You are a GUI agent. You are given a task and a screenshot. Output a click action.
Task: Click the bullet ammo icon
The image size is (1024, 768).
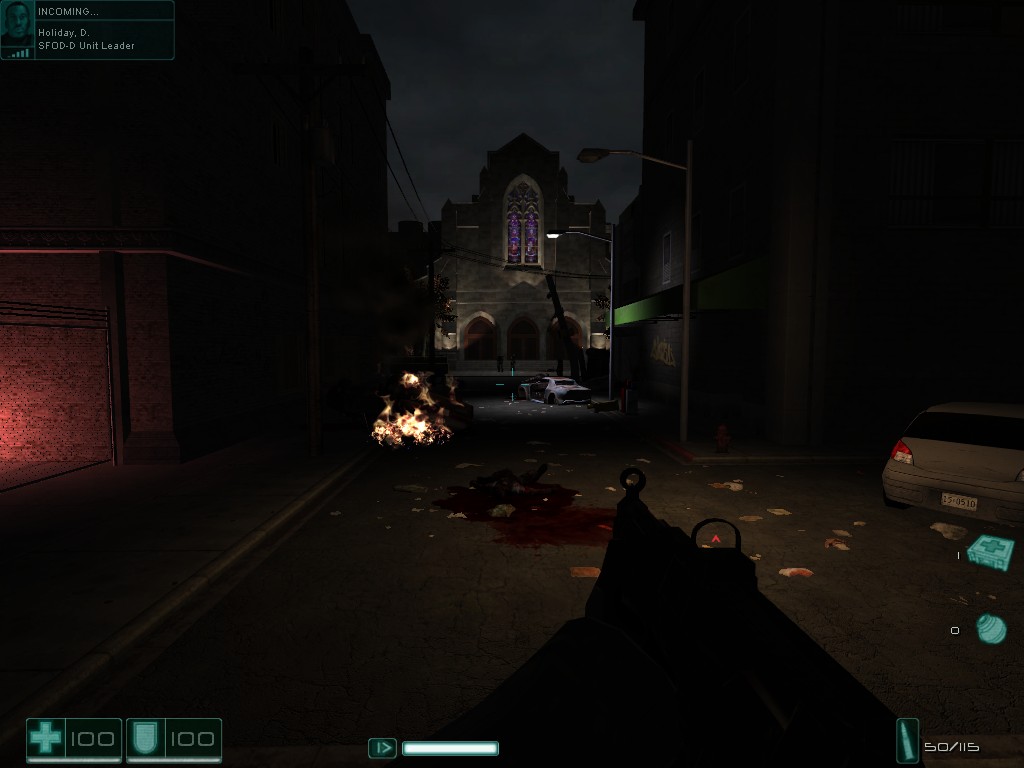tap(908, 741)
